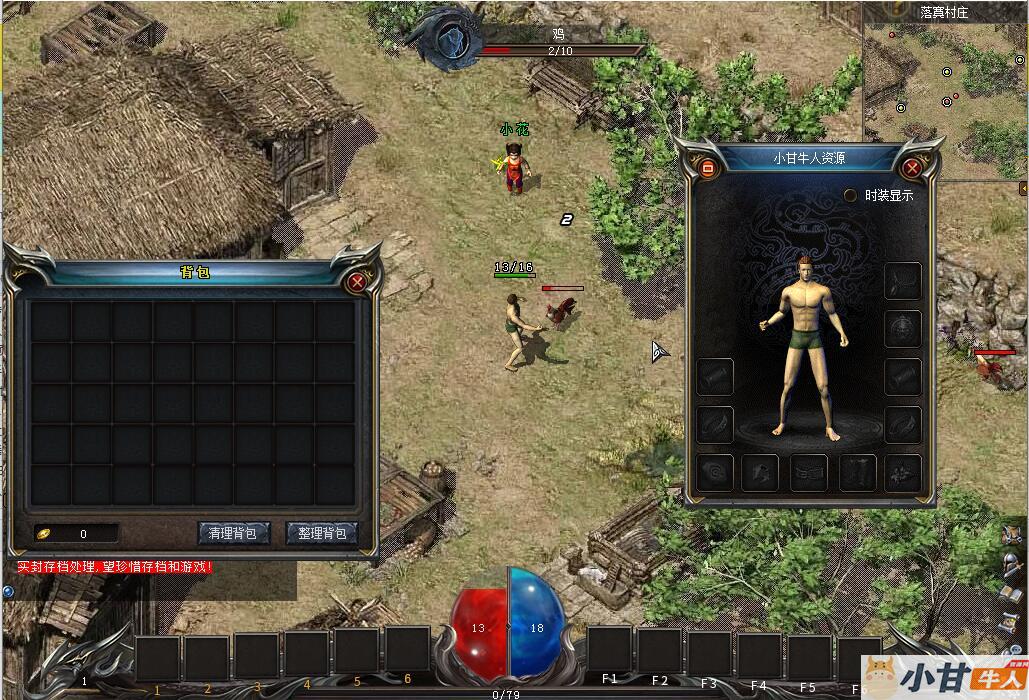Select the boots equipment slot
Image resolution: width=1029 pixels, height=700 pixels.
pos(857,473)
